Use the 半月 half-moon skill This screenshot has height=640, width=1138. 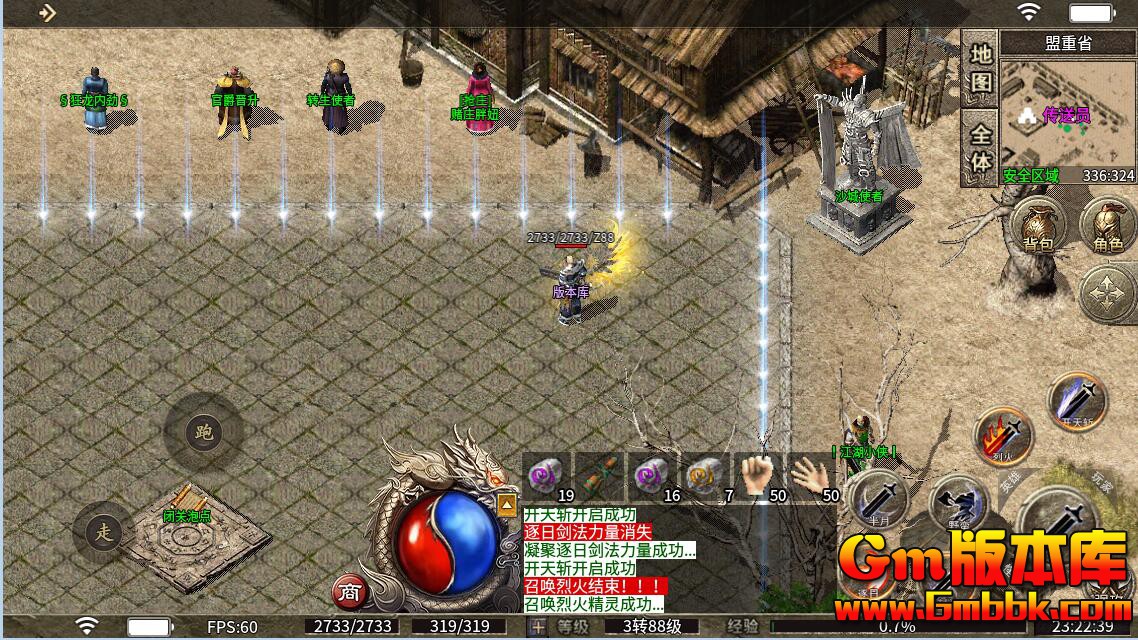(878, 498)
